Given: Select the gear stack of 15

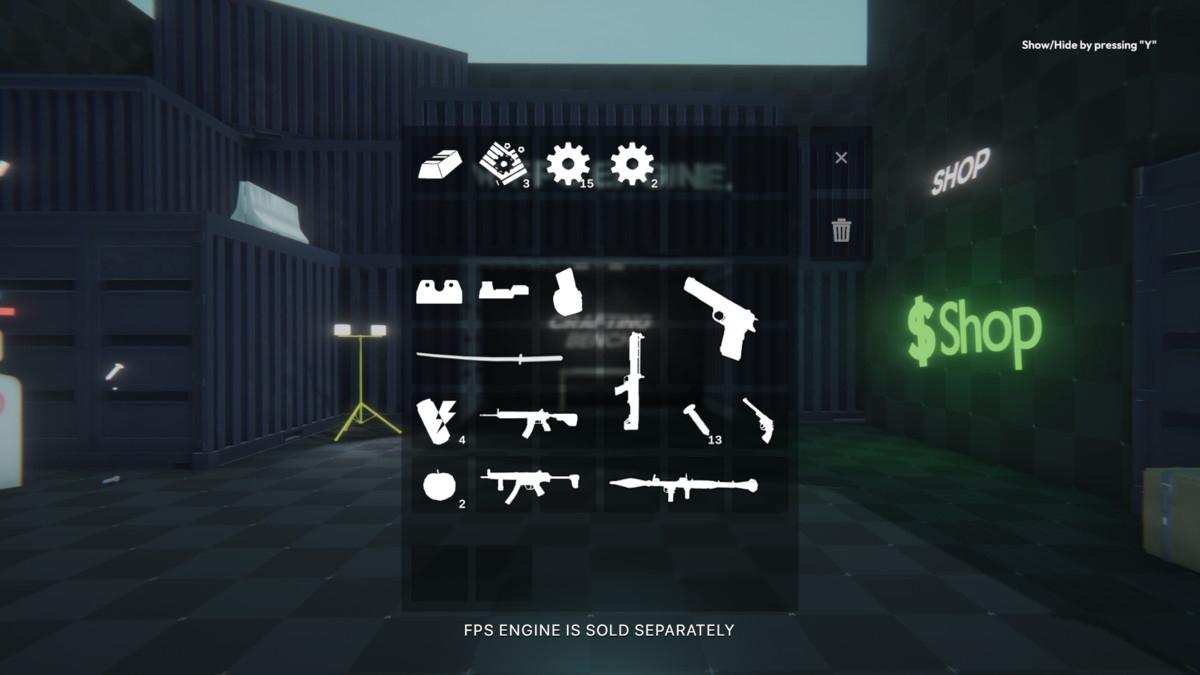Looking at the screenshot, I should [568, 163].
